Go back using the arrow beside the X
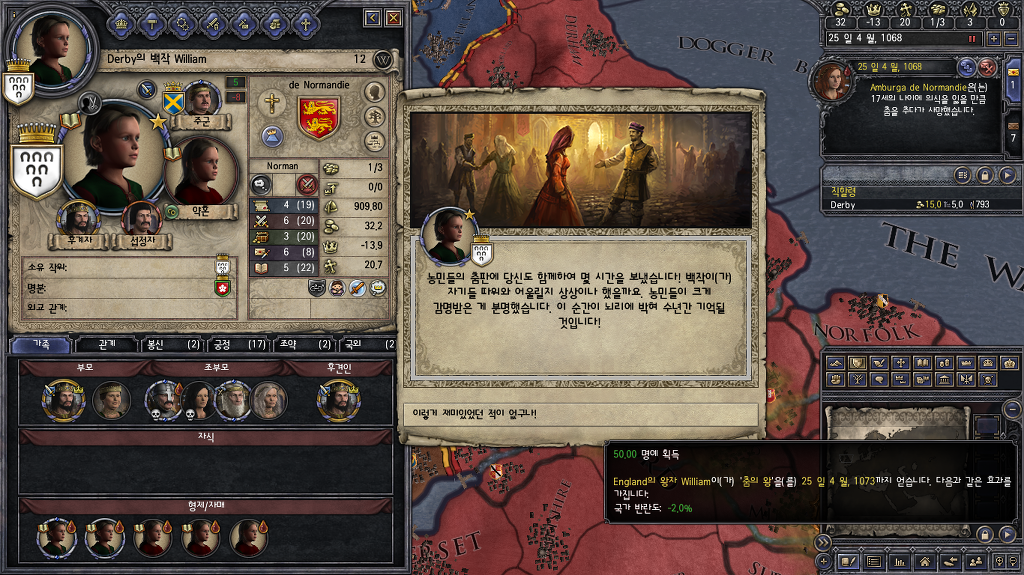 (373, 18)
